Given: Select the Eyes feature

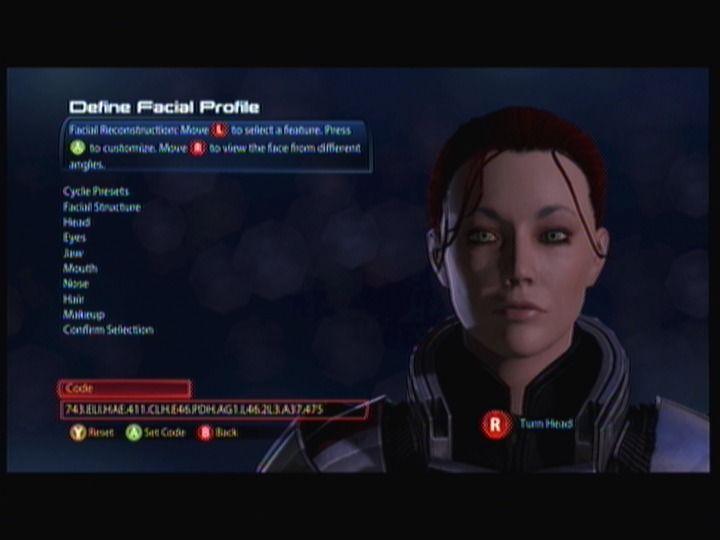Looking at the screenshot, I should (75, 238).
